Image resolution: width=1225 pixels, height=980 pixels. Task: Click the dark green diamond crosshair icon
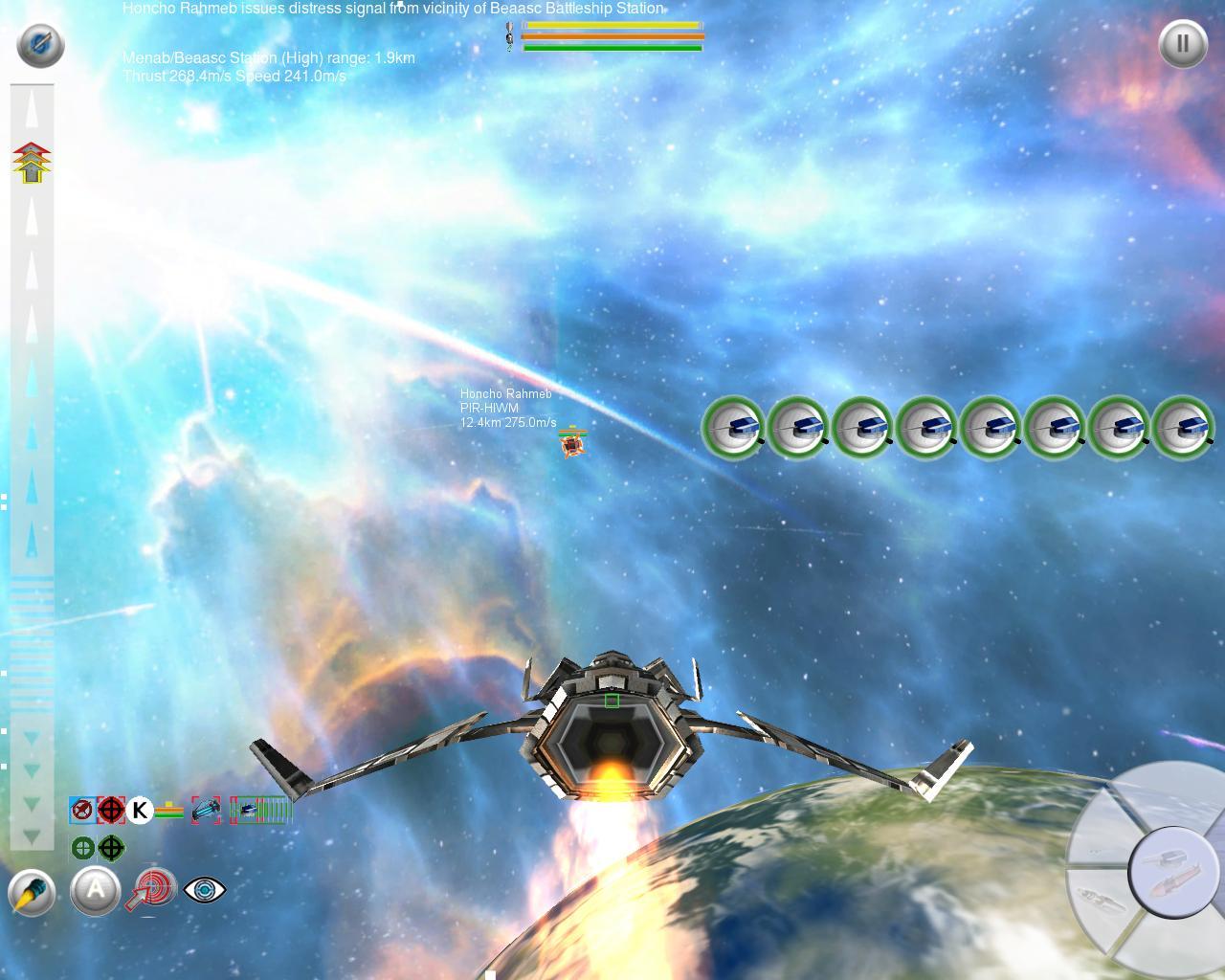111,848
